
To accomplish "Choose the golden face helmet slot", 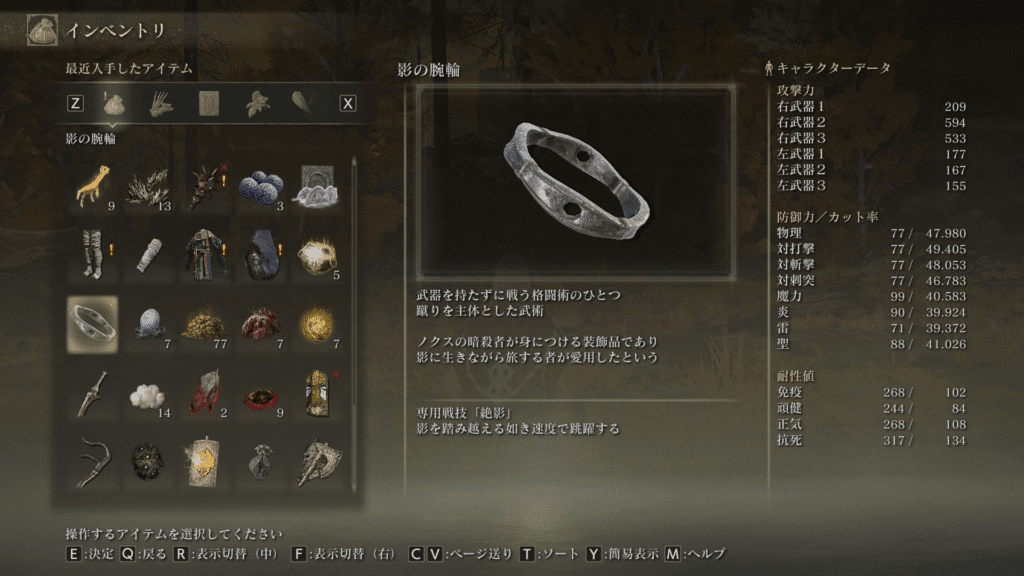I will [316, 393].
